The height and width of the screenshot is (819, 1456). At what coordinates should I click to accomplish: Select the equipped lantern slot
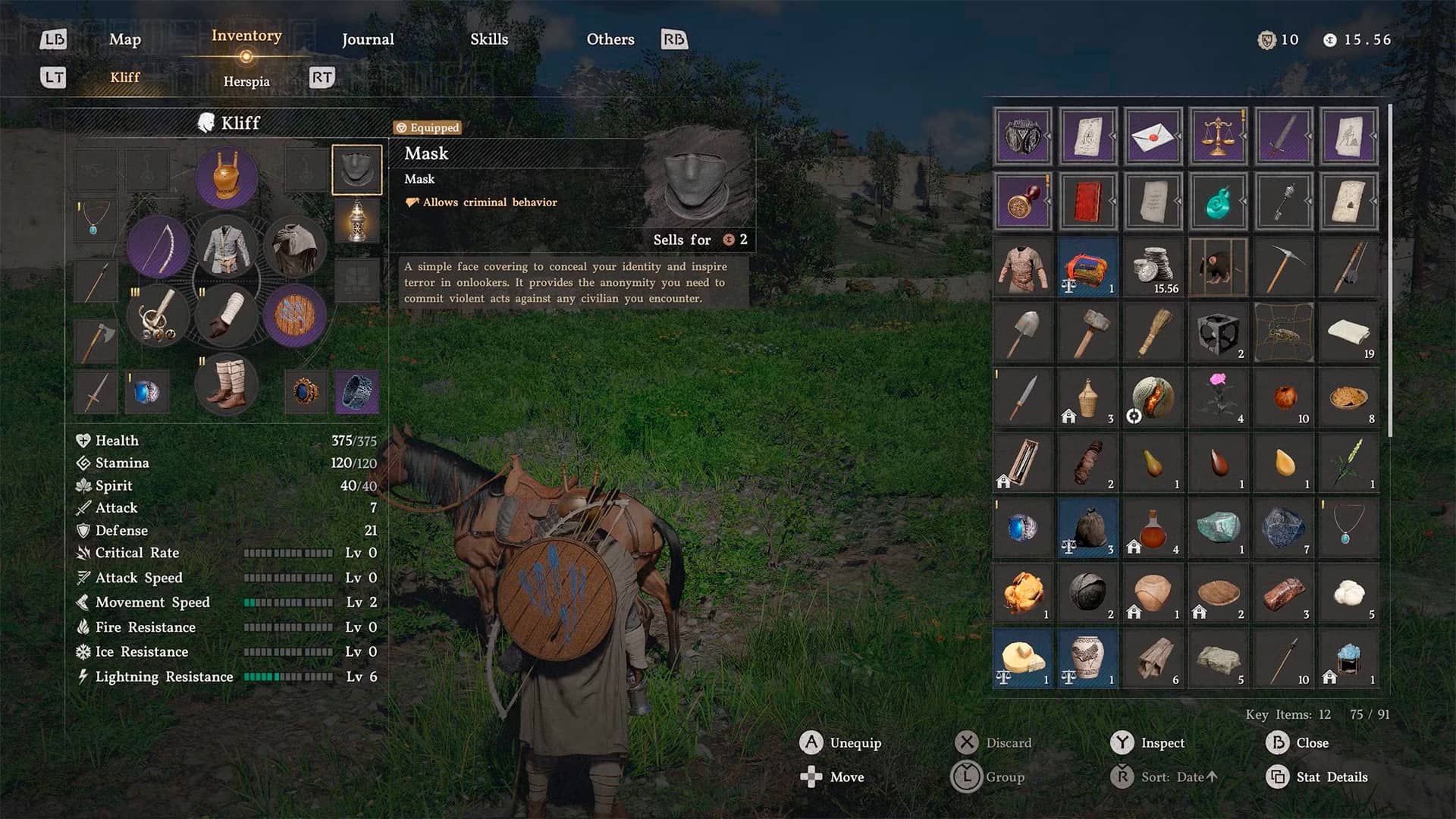(x=356, y=221)
